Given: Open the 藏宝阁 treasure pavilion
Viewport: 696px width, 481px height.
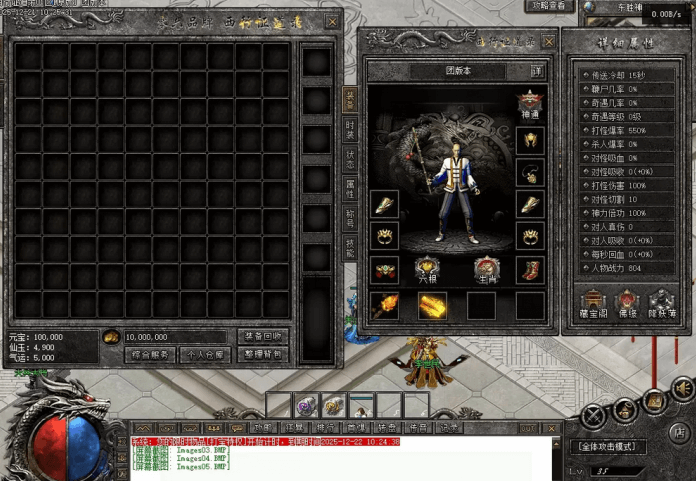Looking at the screenshot, I should [x=594, y=302].
